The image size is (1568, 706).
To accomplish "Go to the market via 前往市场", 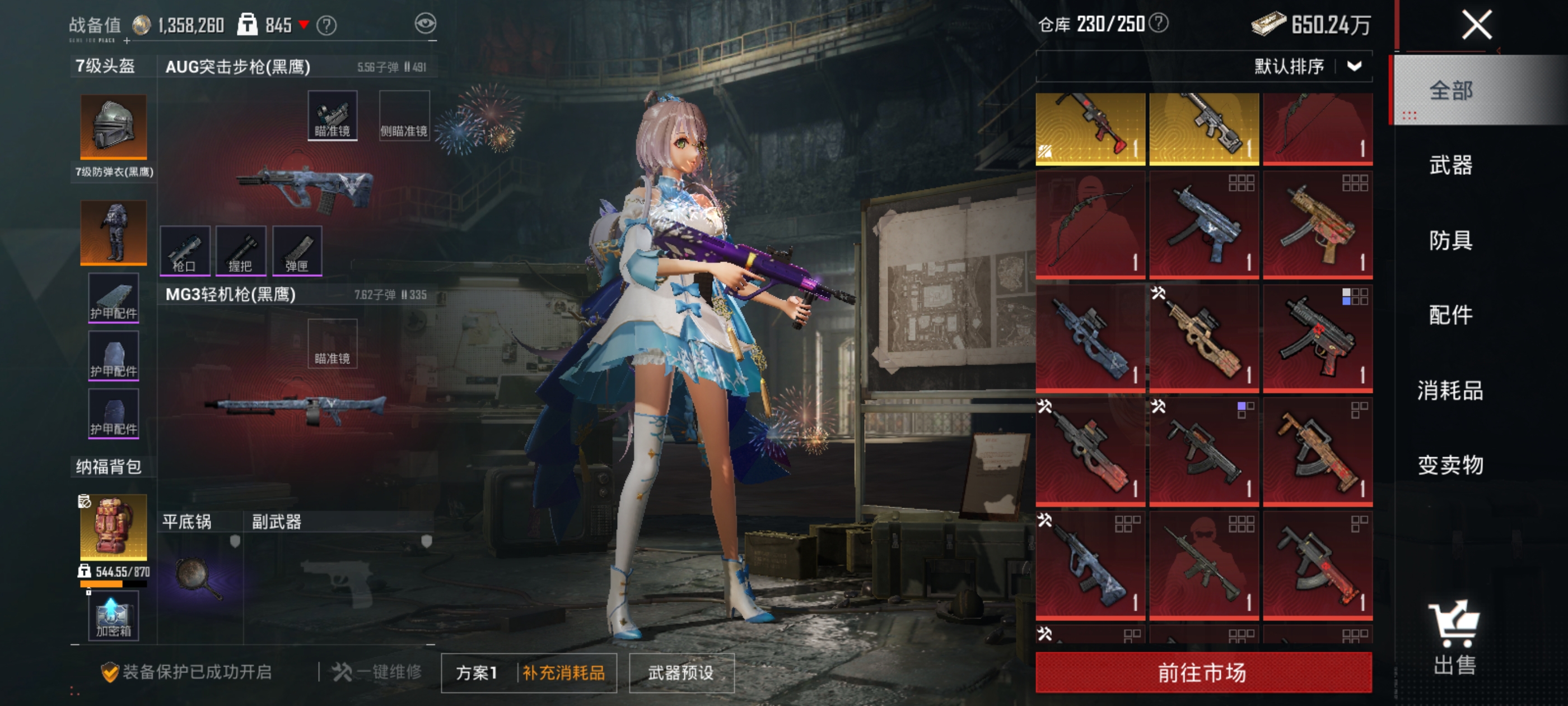I will tap(1203, 672).
